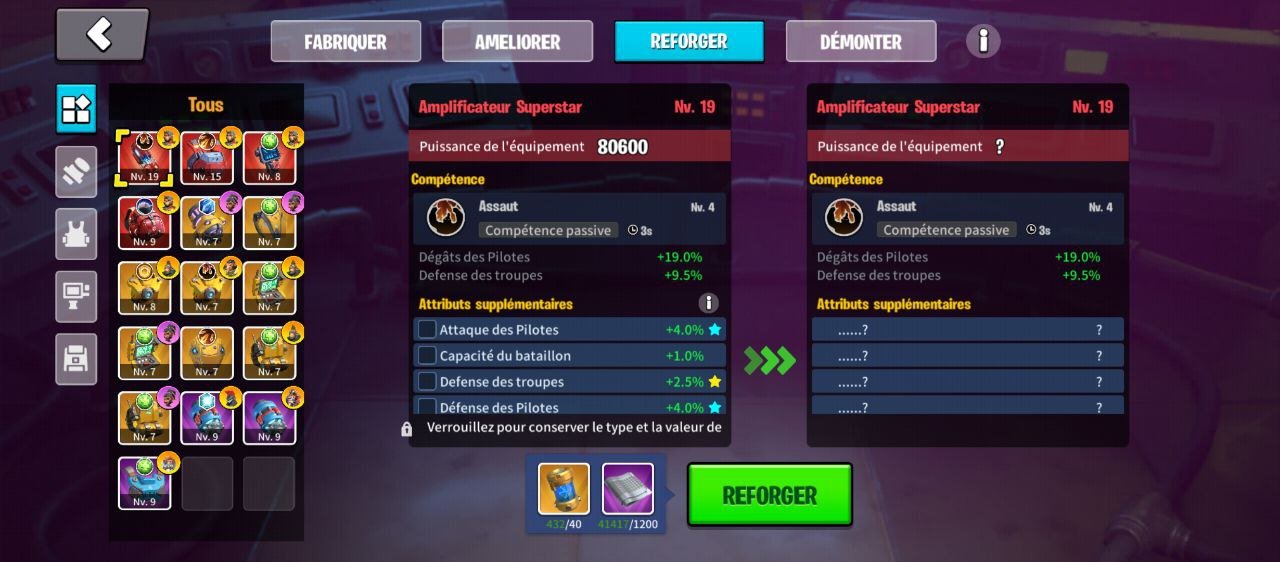The image size is (1280, 562).
Task: Tick the Capacité du bataillon checkbox
Action: coord(427,356)
